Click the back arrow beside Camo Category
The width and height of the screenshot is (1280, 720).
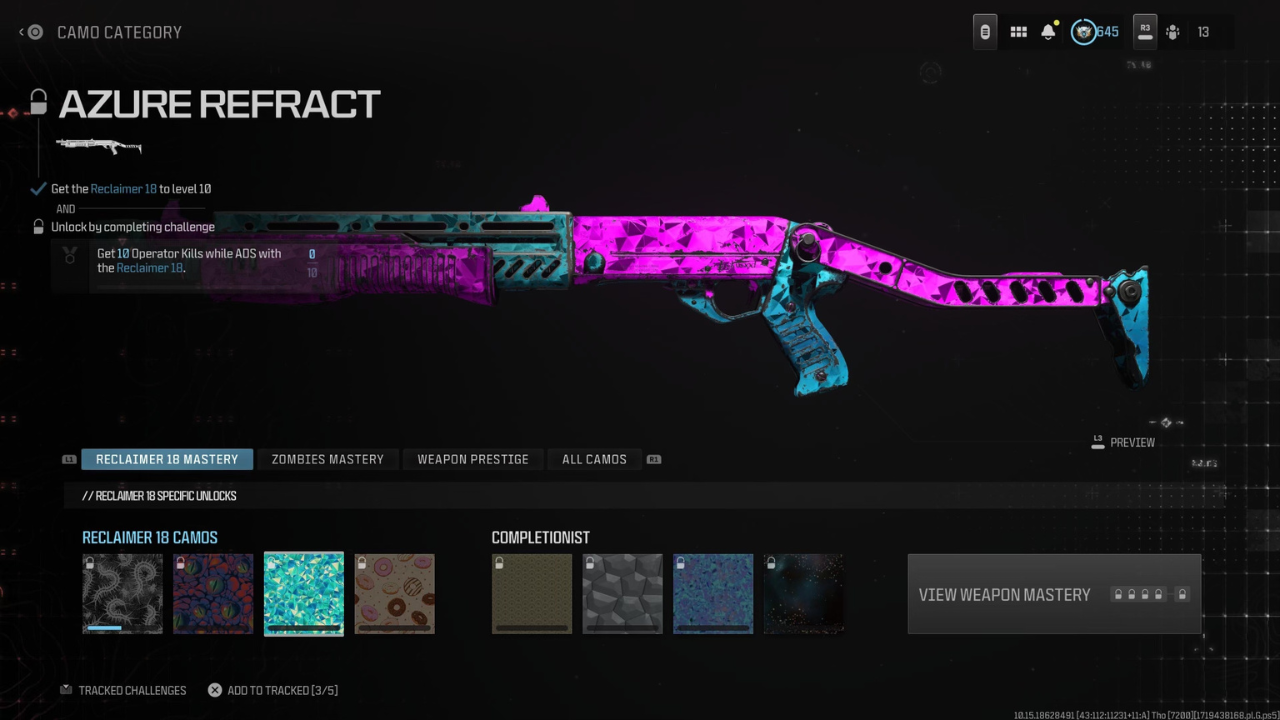coord(22,32)
